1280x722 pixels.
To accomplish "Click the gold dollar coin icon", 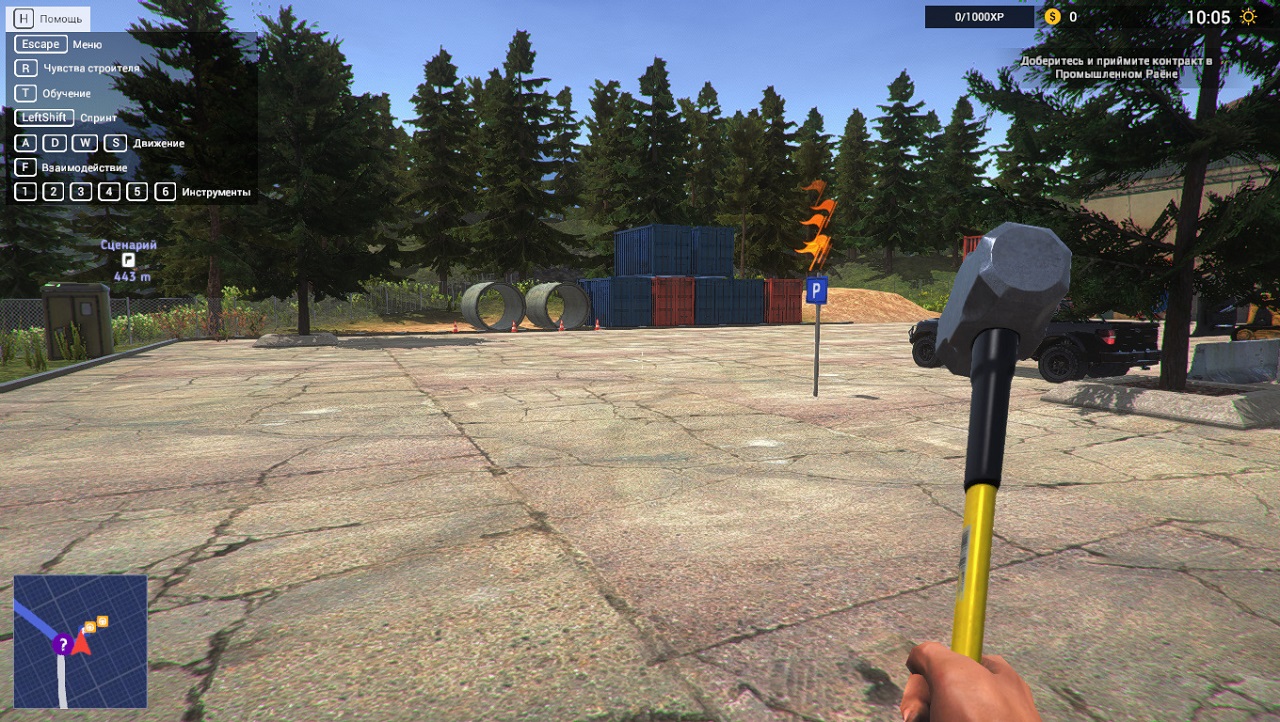I will [x=1052, y=17].
